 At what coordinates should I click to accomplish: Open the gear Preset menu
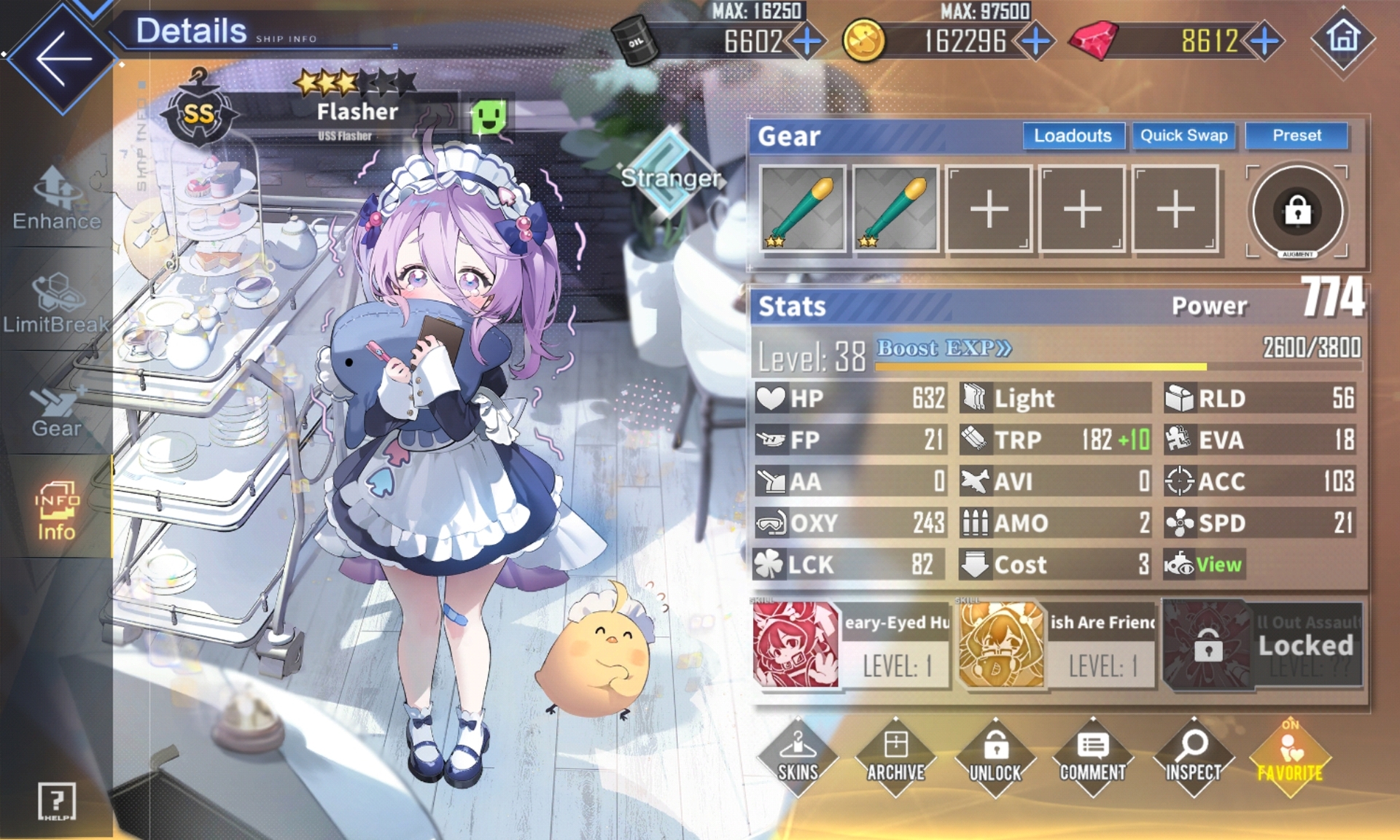1296,136
